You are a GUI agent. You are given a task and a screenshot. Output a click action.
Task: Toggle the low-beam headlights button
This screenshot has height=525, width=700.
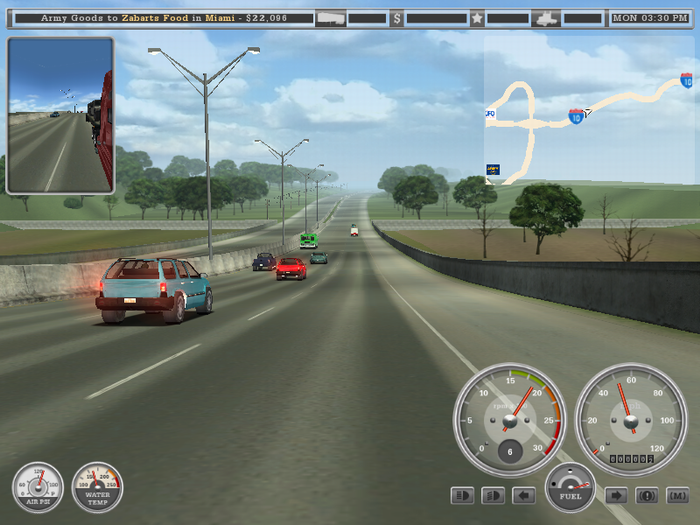click(x=463, y=495)
